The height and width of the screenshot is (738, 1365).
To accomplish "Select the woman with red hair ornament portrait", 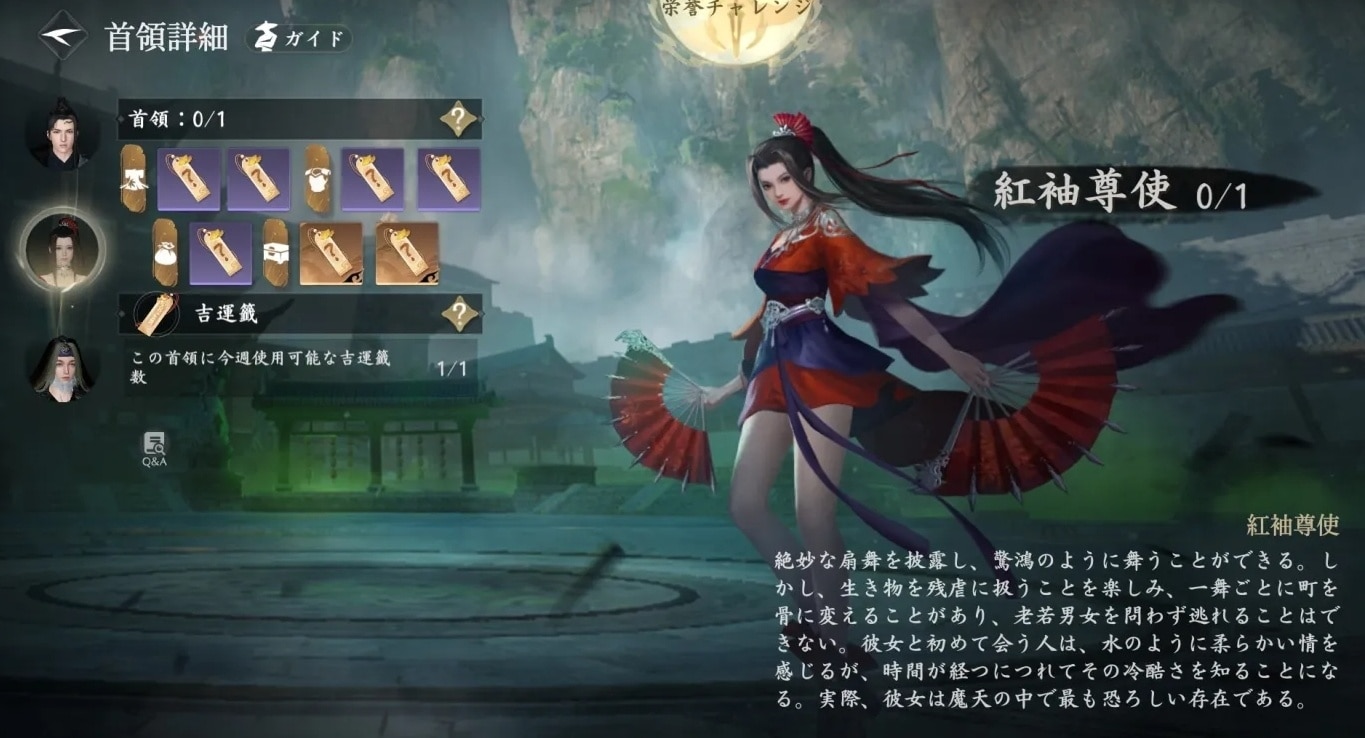I will (x=63, y=250).
